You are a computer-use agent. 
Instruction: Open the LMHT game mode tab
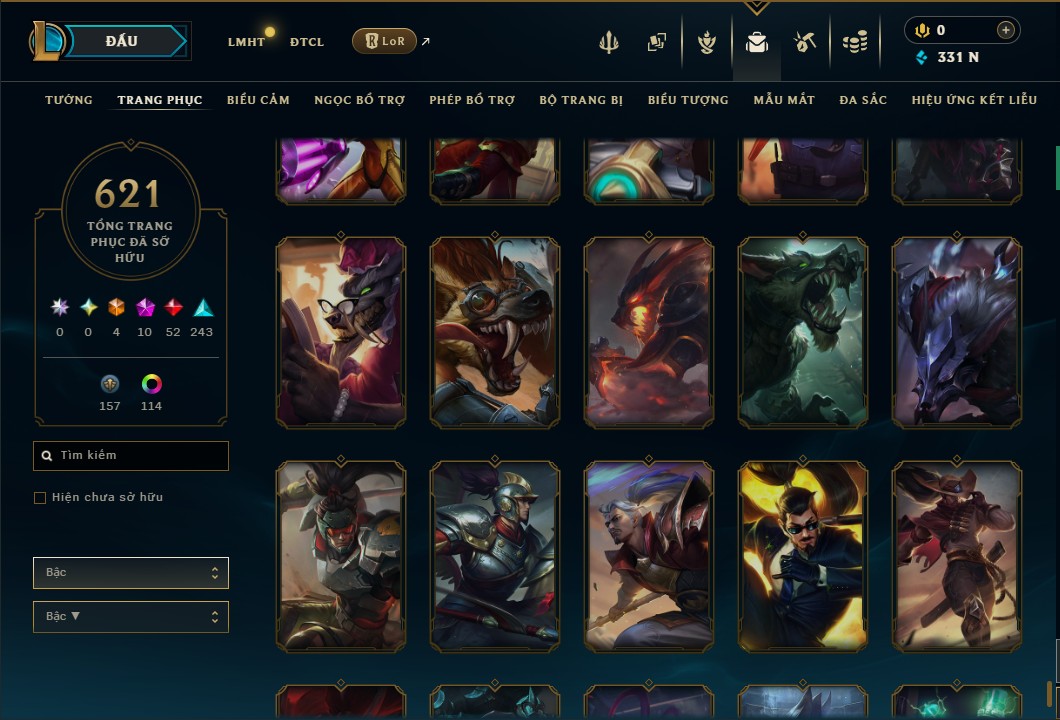tap(246, 42)
